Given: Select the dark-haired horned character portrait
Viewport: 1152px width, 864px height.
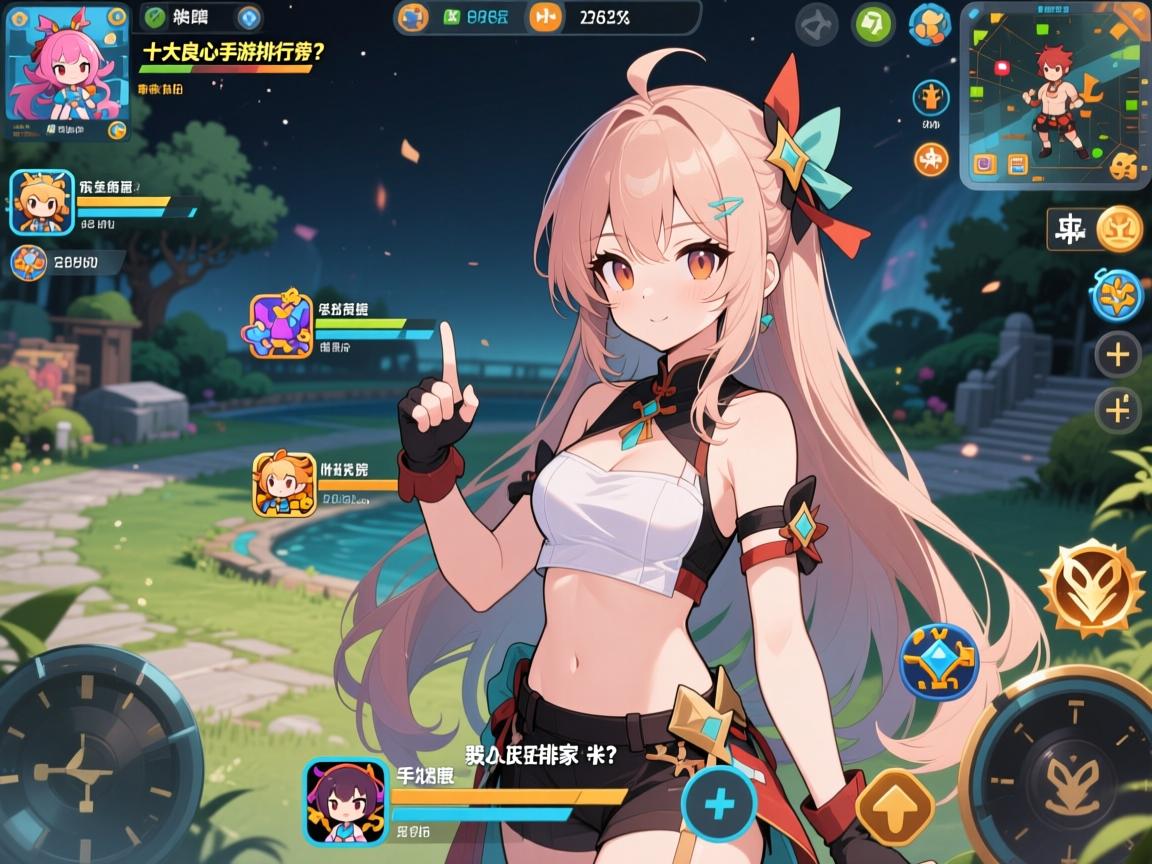Looking at the screenshot, I should click(346, 801).
